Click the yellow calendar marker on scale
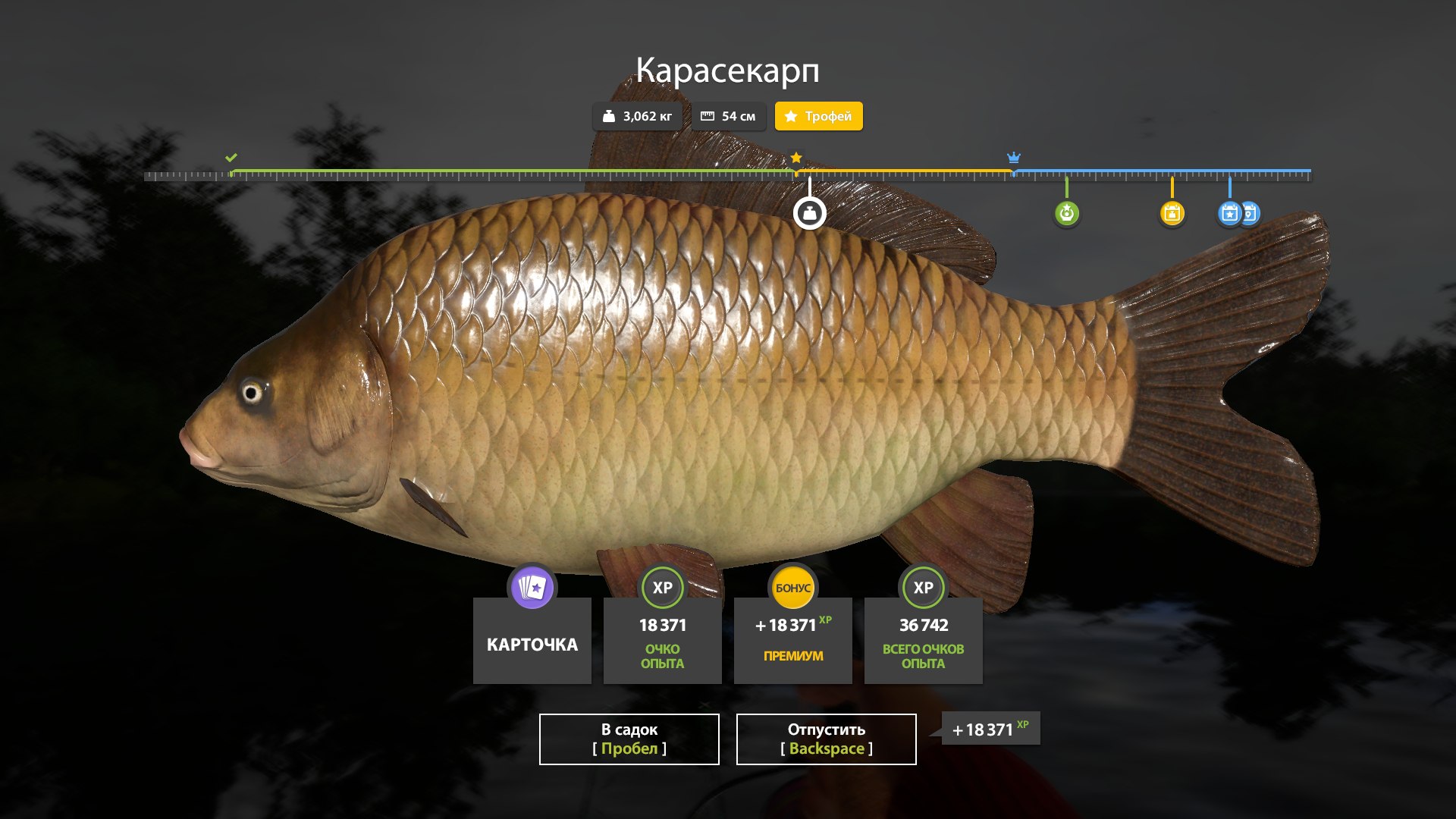1456x819 pixels. (1172, 213)
